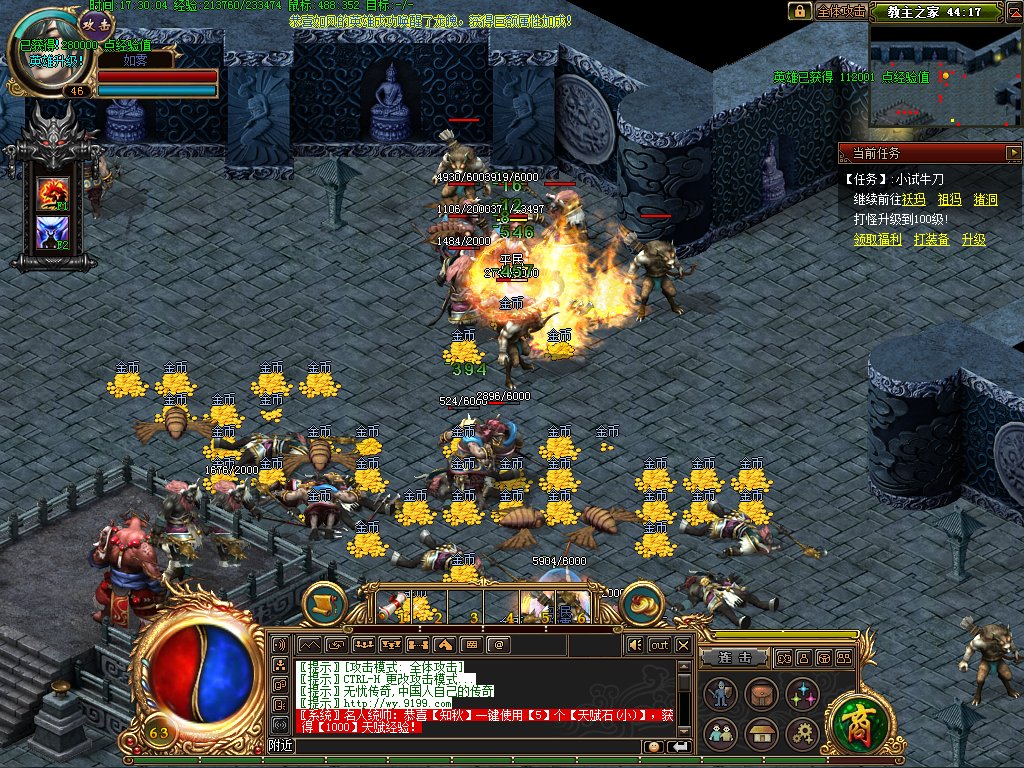Choose the 升级 link in the quest tracker
Image resolution: width=1024 pixels, height=768 pixels.
(x=973, y=240)
